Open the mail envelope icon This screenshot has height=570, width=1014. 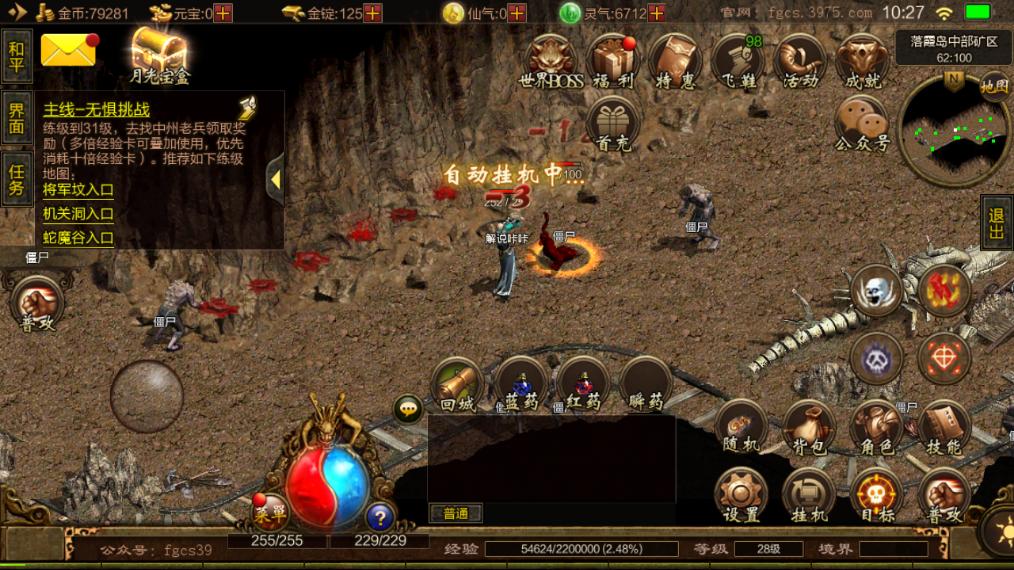(x=68, y=49)
